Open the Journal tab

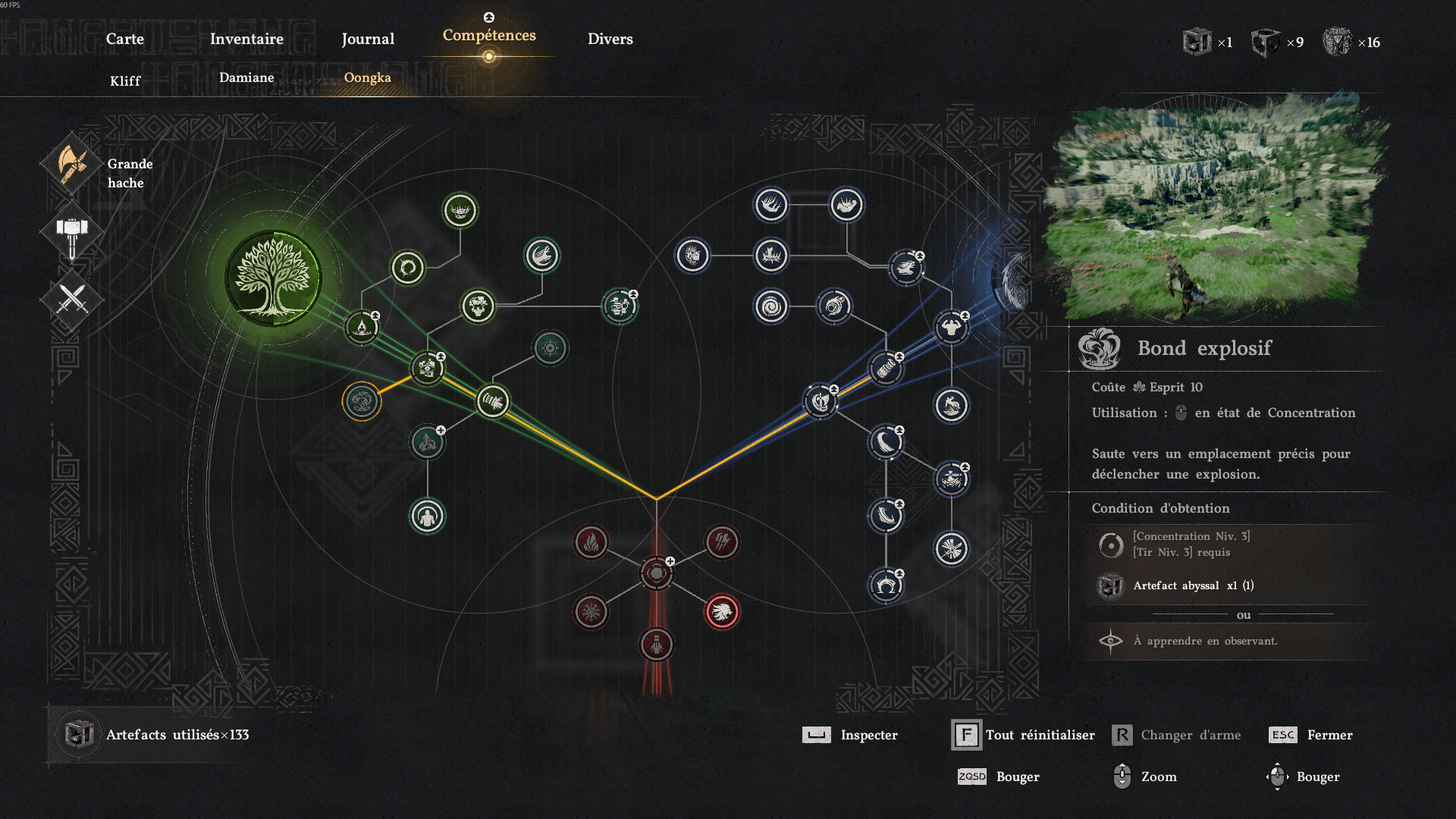(x=368, y=39)
